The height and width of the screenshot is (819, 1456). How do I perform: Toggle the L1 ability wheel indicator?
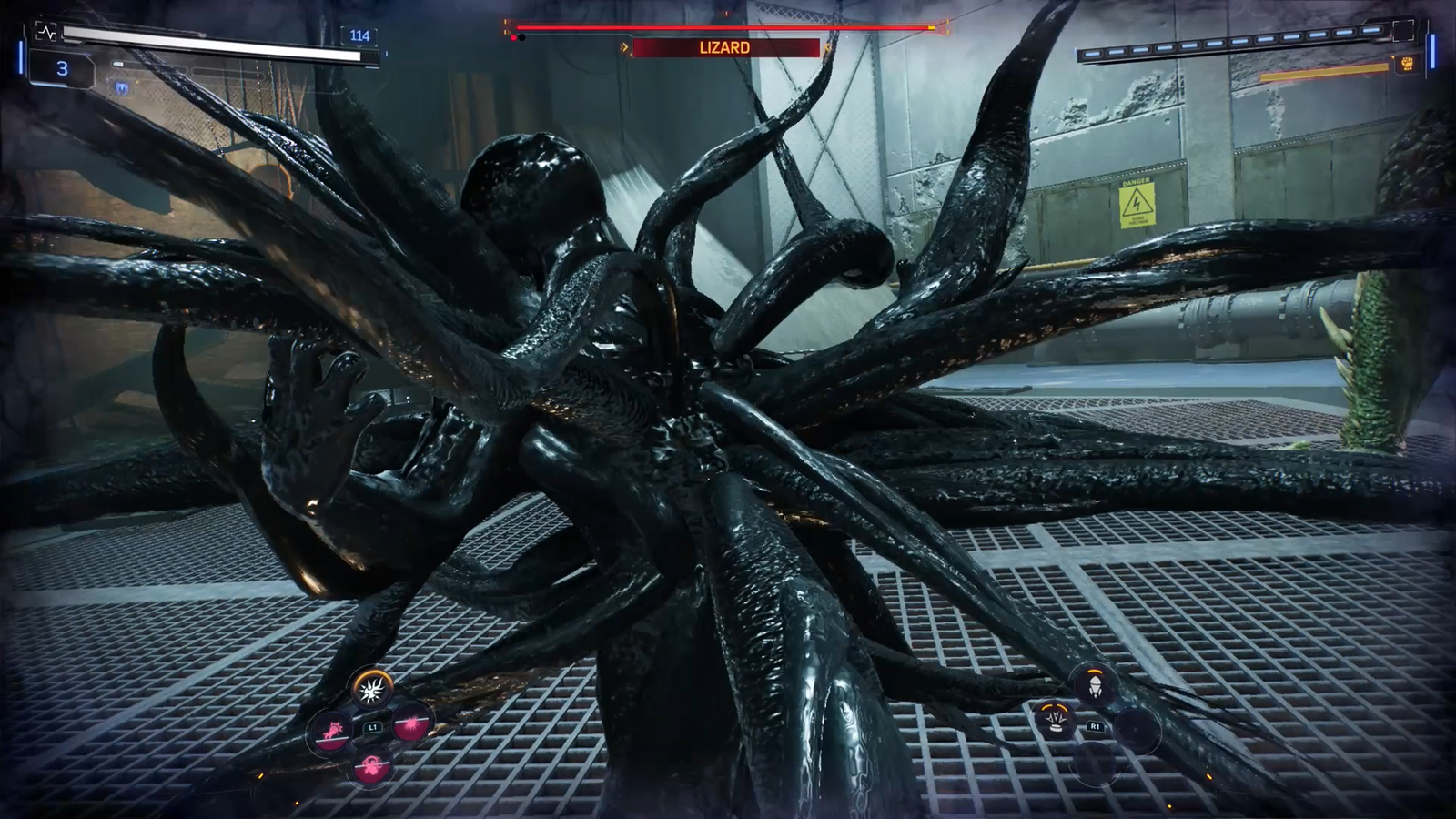coord(372,726)
